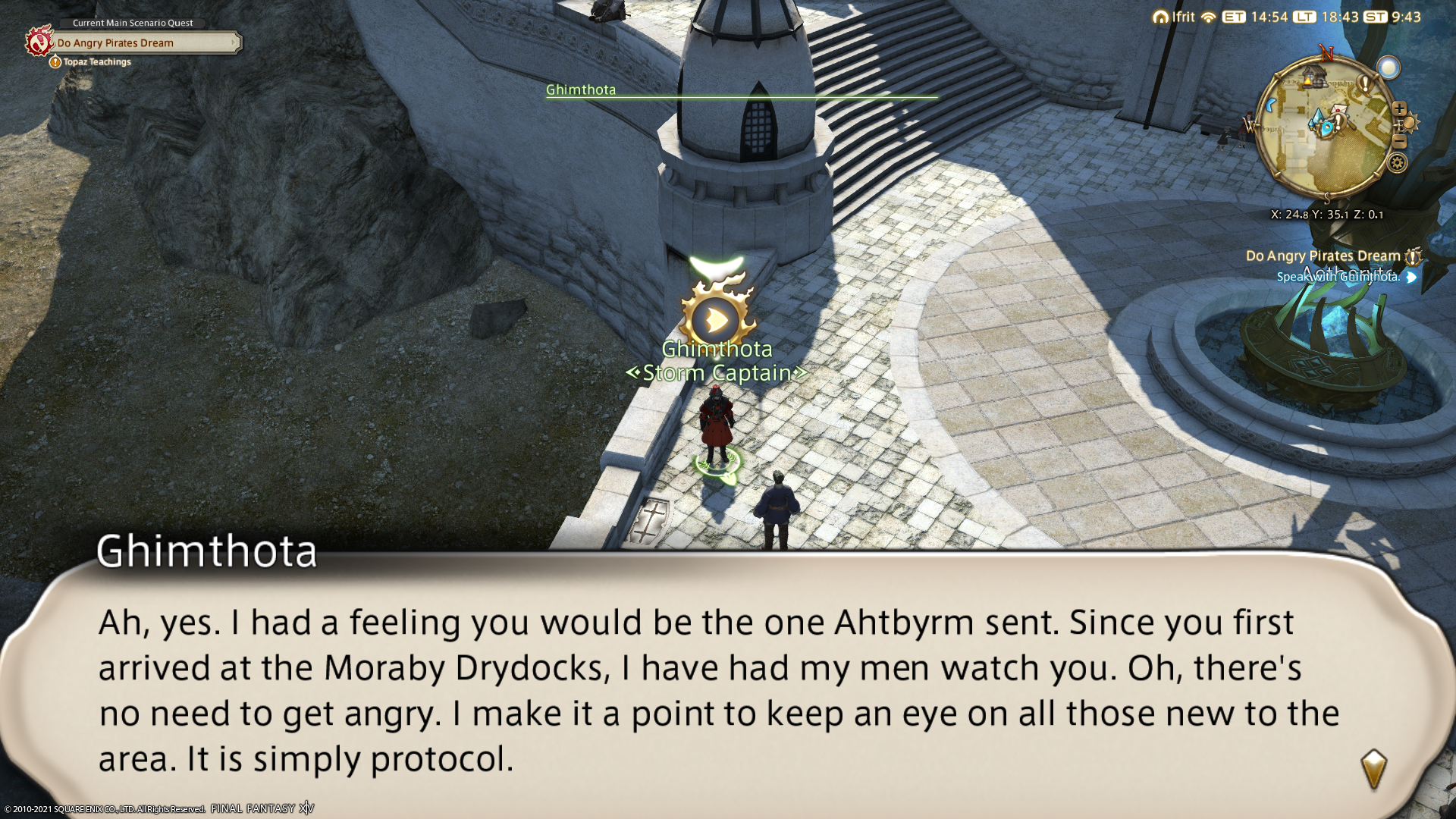Zoom out the minimap with the minus button

tap(1400, 142)
